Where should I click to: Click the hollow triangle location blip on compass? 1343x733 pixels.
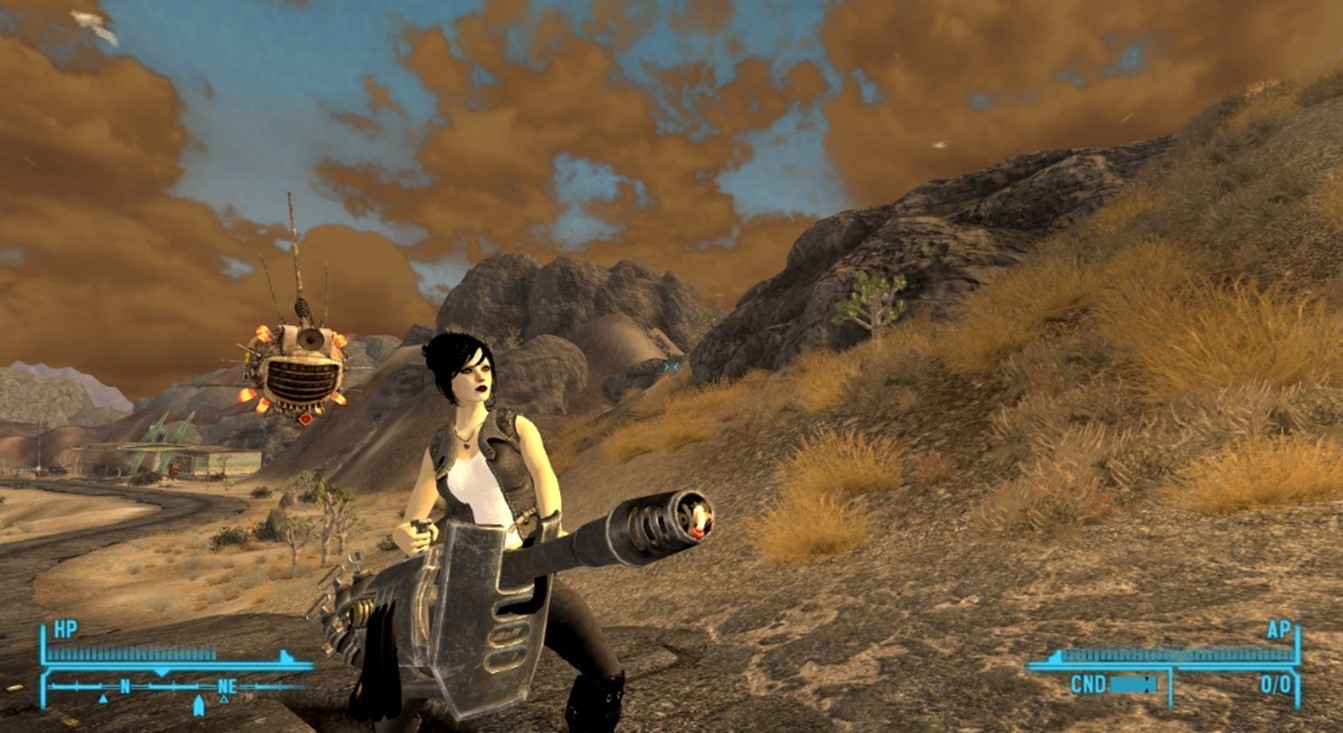coord(224,698)
